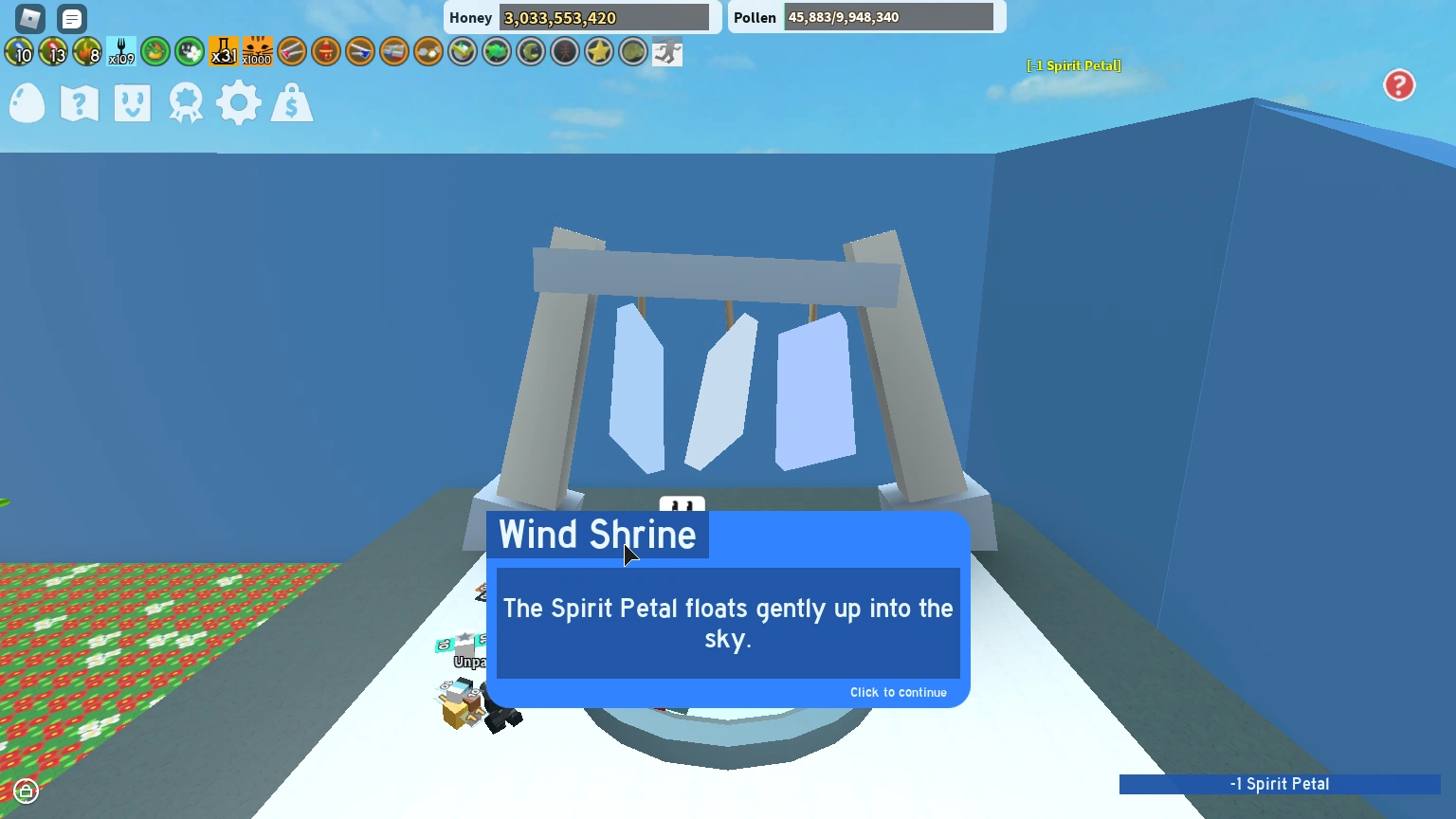This screenshot has width=1456, height=819.
Task: Open the chat bubble icon
Action: coord(71,18)
